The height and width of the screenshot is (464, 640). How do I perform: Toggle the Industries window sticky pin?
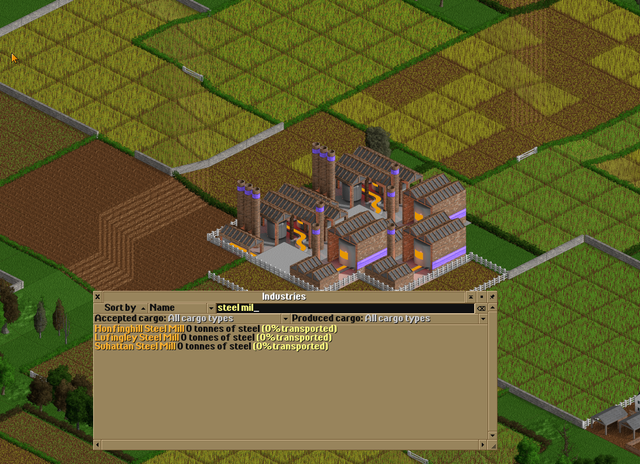tap(491, 297)
